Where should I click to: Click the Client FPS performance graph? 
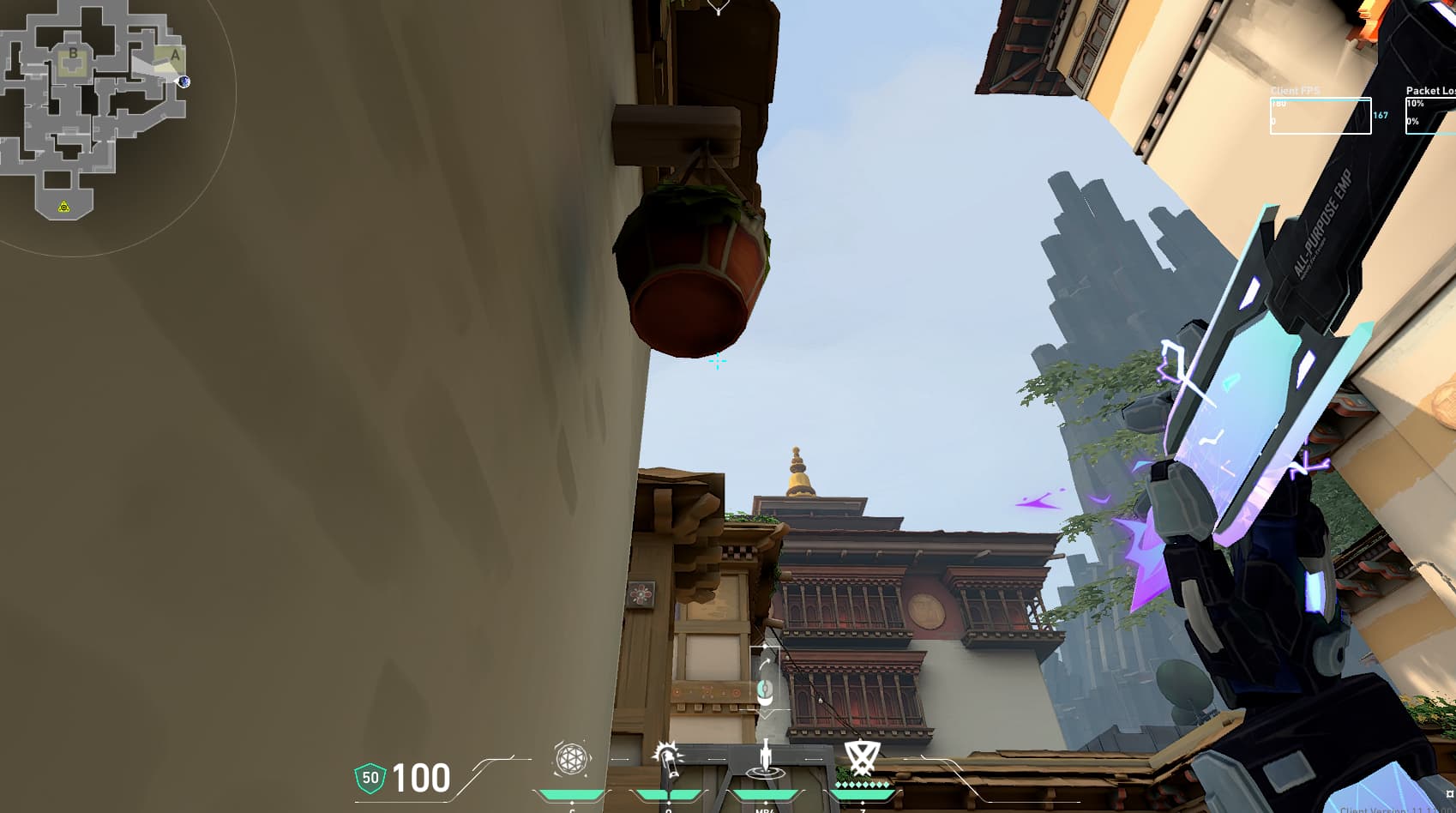point(1321,114)
